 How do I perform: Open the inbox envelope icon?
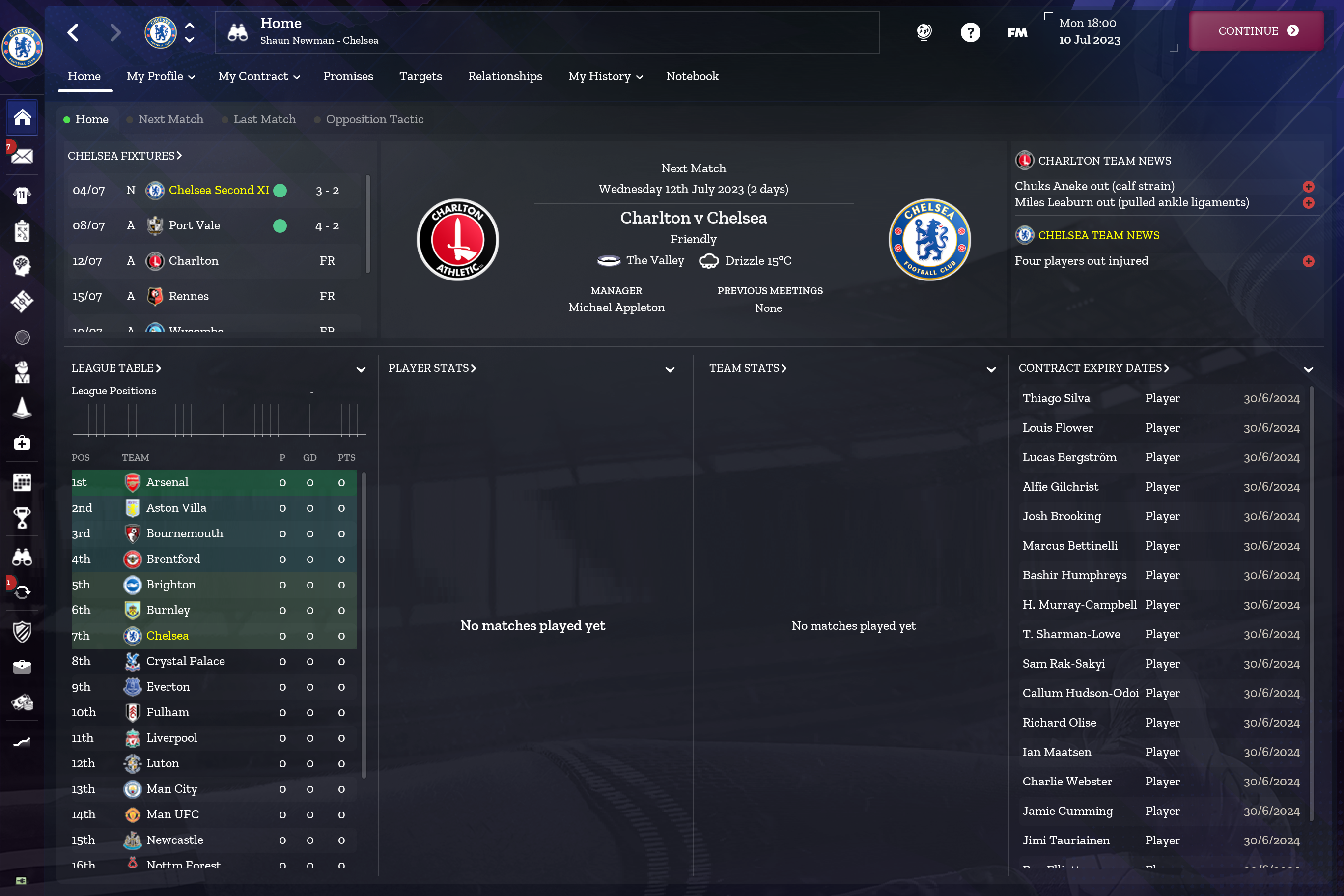click(x=22, y=155)
